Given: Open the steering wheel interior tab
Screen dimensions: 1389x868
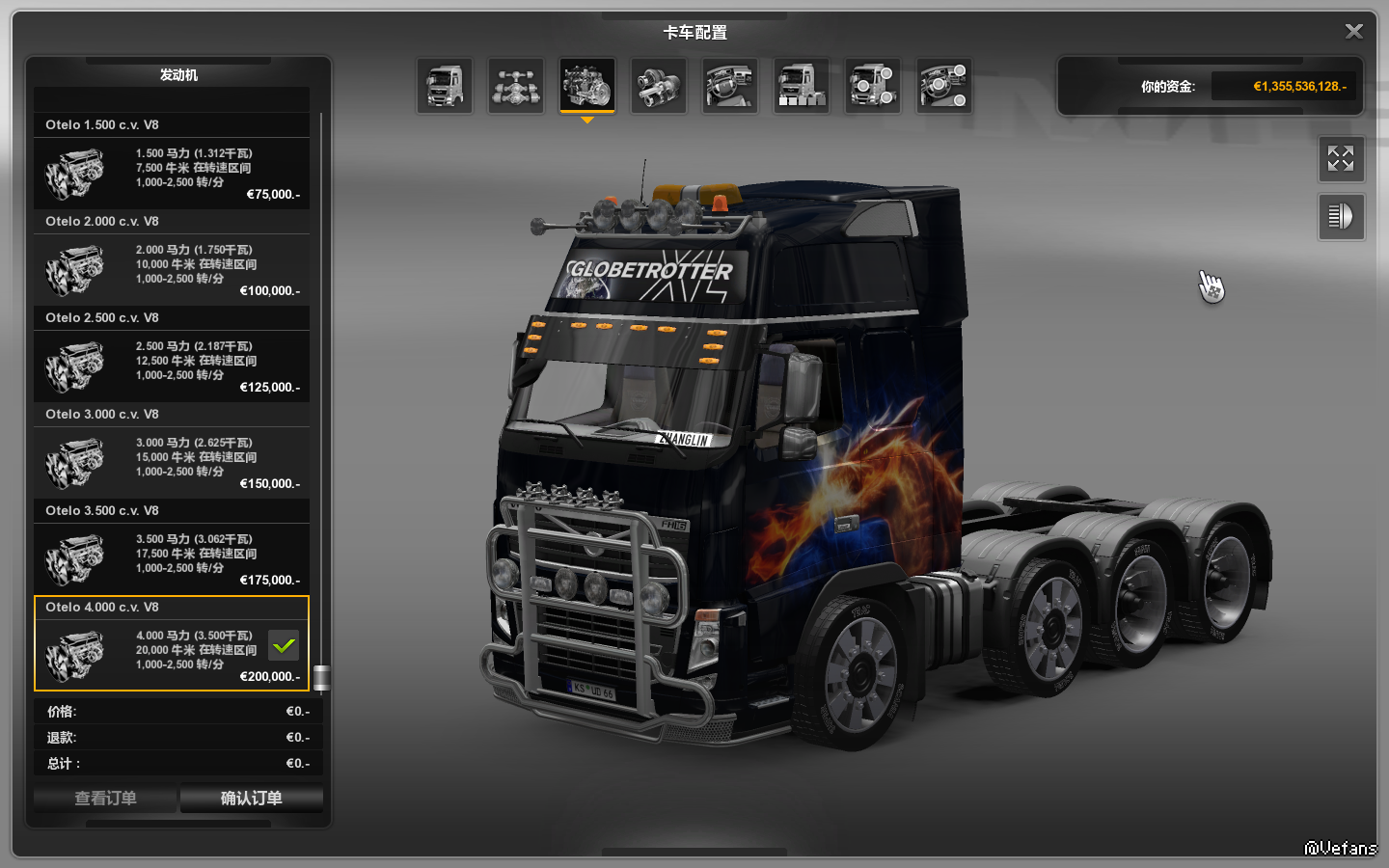Looking at the screenshot, I should coord(730,86).
